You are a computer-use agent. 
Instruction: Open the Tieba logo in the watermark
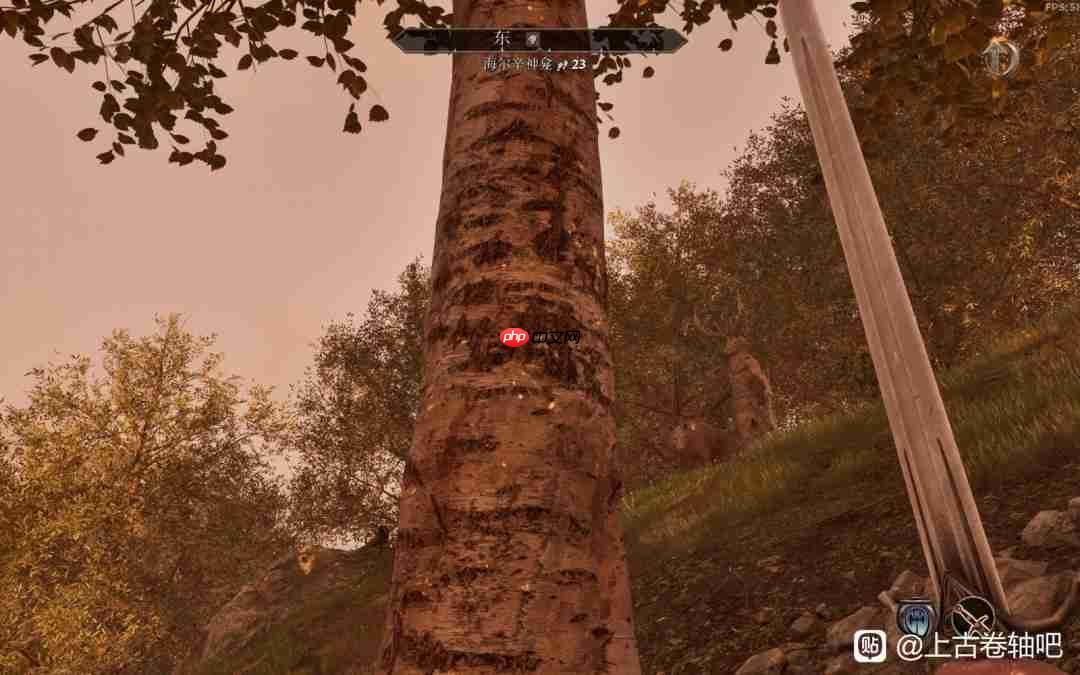[869, 646]
